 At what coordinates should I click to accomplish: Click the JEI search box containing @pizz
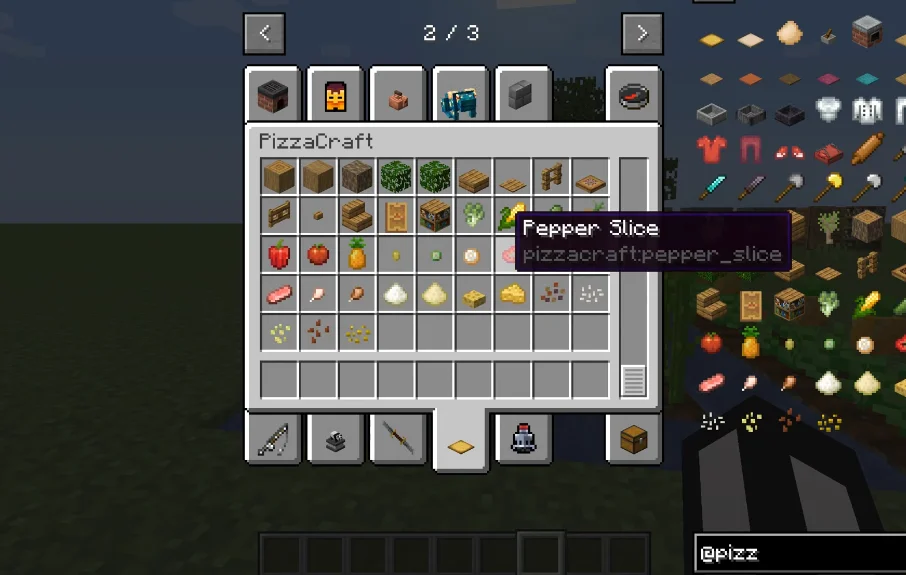(798, 554)
